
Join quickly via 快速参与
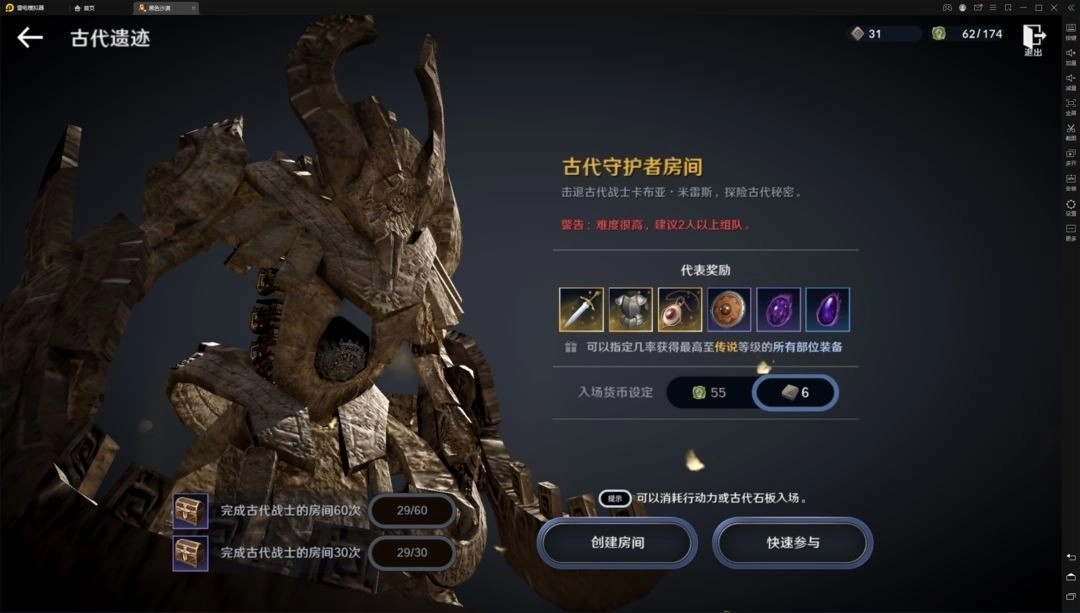coord(792,542)
